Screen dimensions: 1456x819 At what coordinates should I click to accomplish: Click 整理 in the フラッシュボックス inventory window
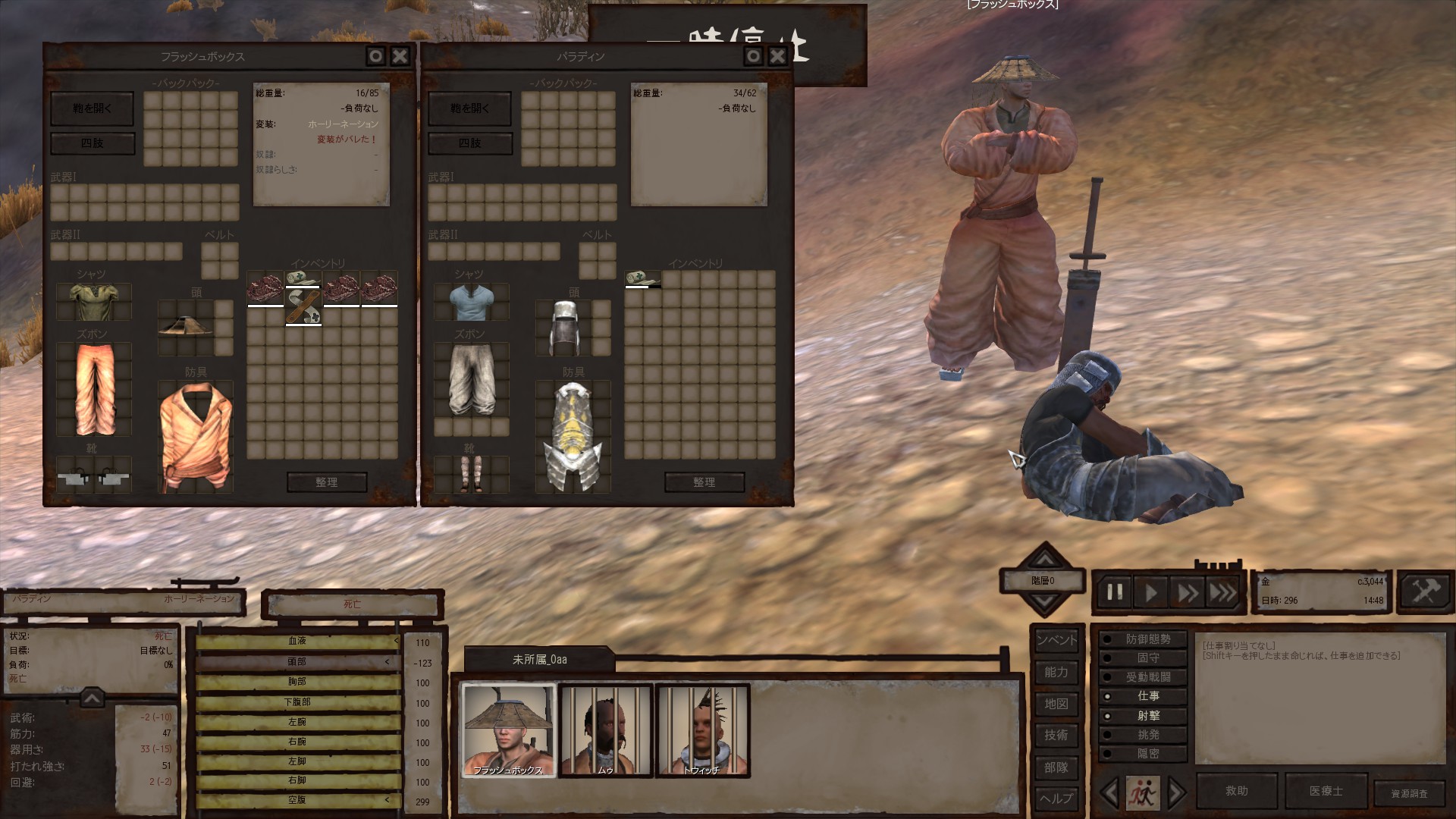click(327, 482)
